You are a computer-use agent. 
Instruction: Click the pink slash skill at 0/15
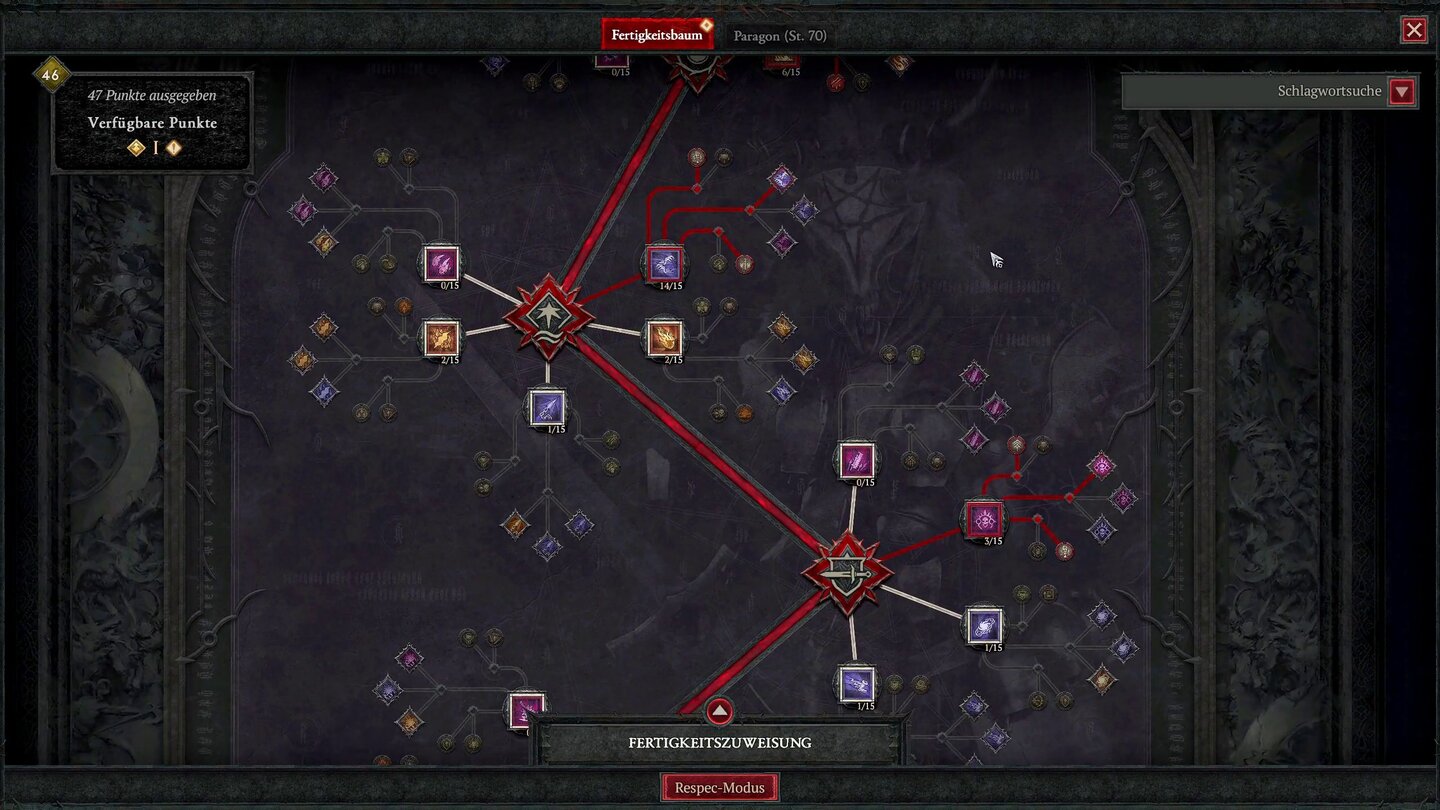[x=856, y=460]
